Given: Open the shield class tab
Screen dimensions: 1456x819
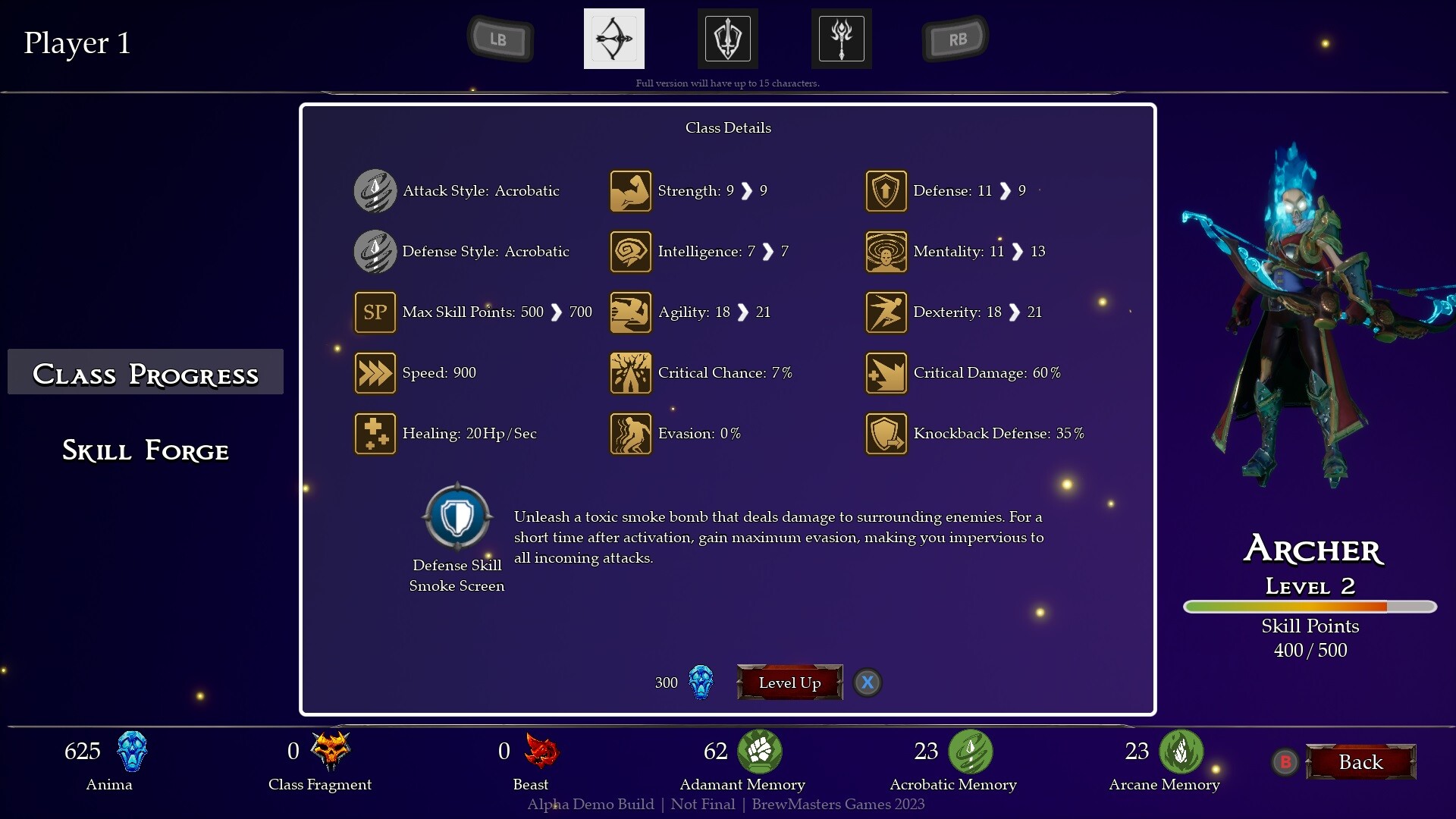Looking at the screenshot, I should coord(727,38).
